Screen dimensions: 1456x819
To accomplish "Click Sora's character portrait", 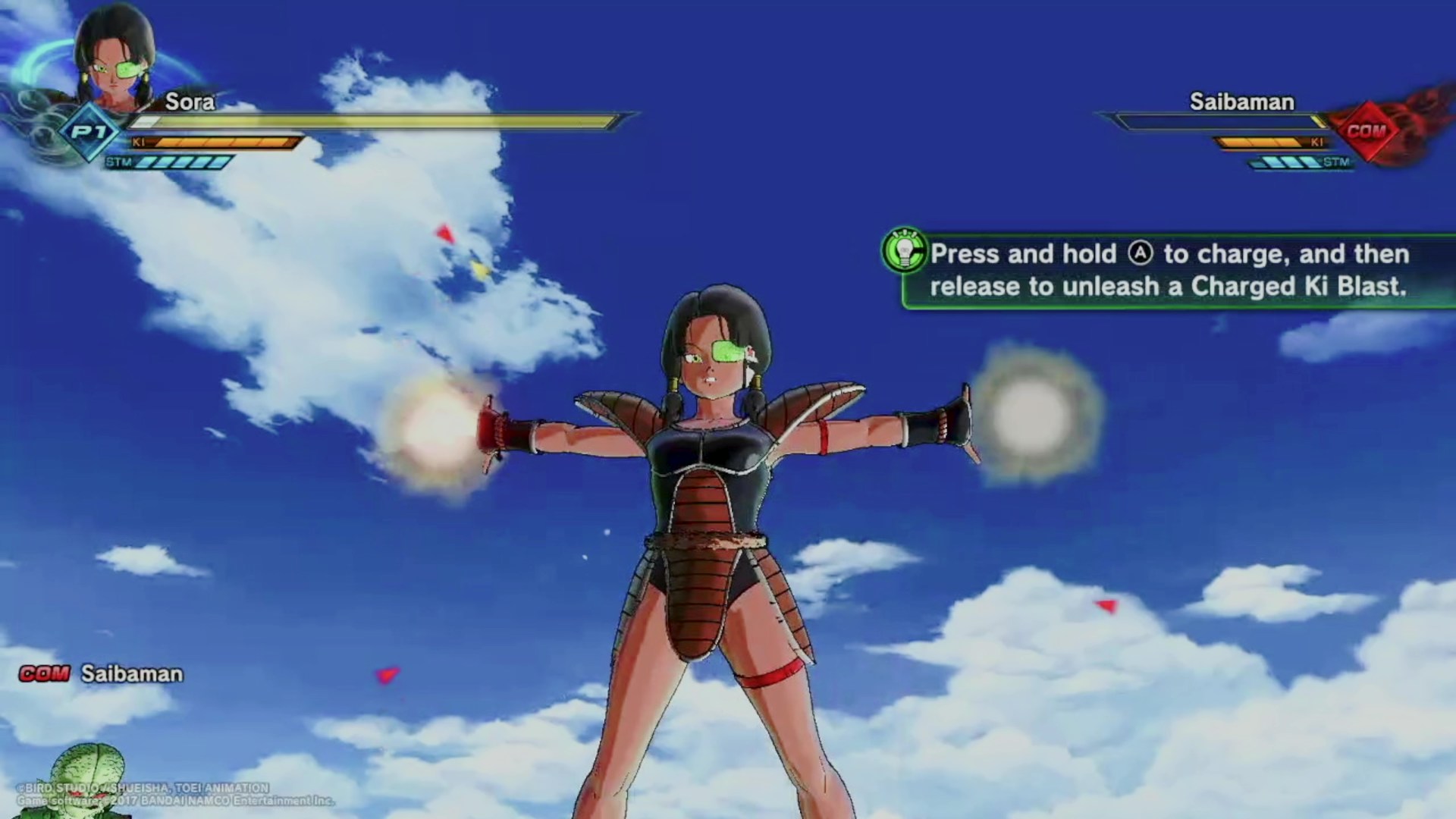I will pos(115,61).
